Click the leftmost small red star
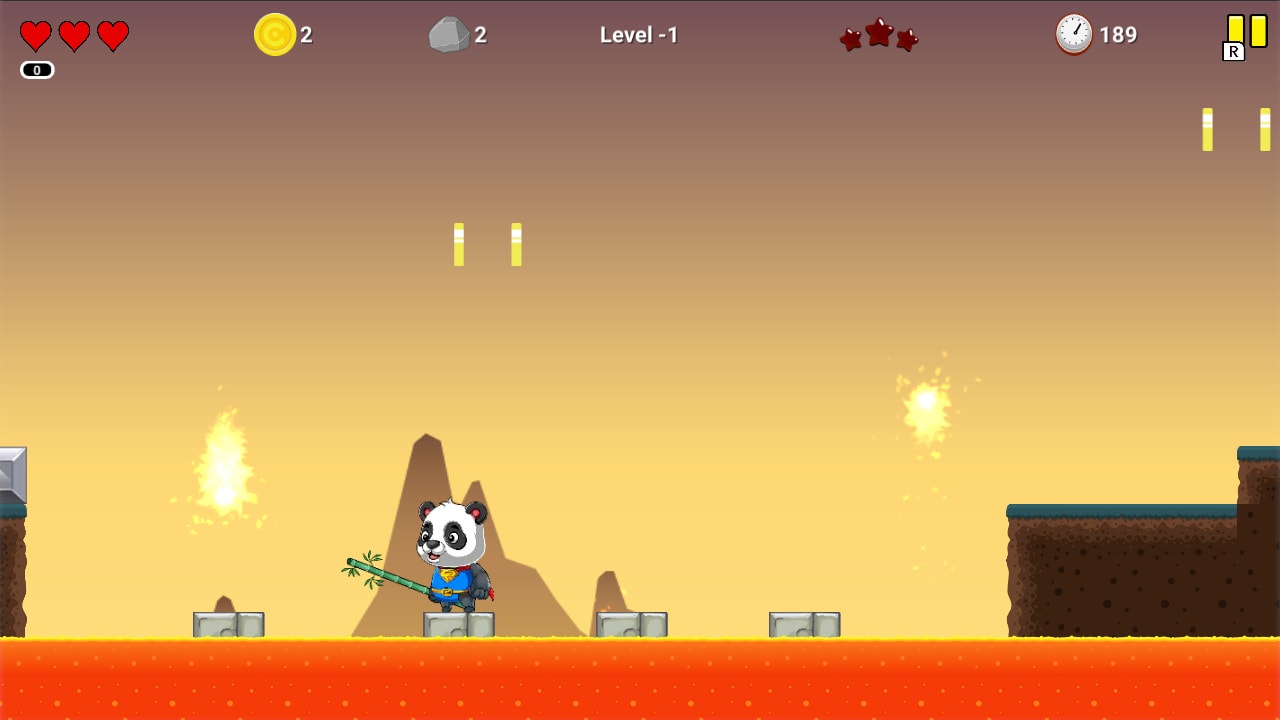1280x720 pixels. click(x=849, y=40)
